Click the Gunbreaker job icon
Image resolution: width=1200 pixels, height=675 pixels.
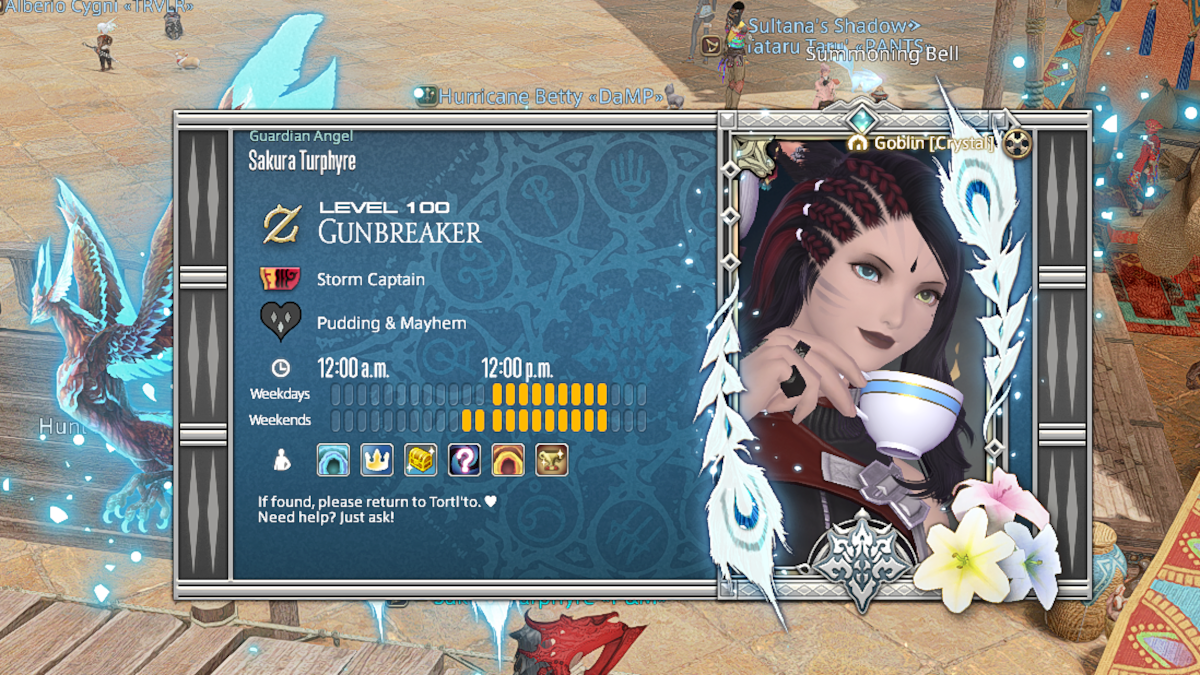(x=281, y=224)
